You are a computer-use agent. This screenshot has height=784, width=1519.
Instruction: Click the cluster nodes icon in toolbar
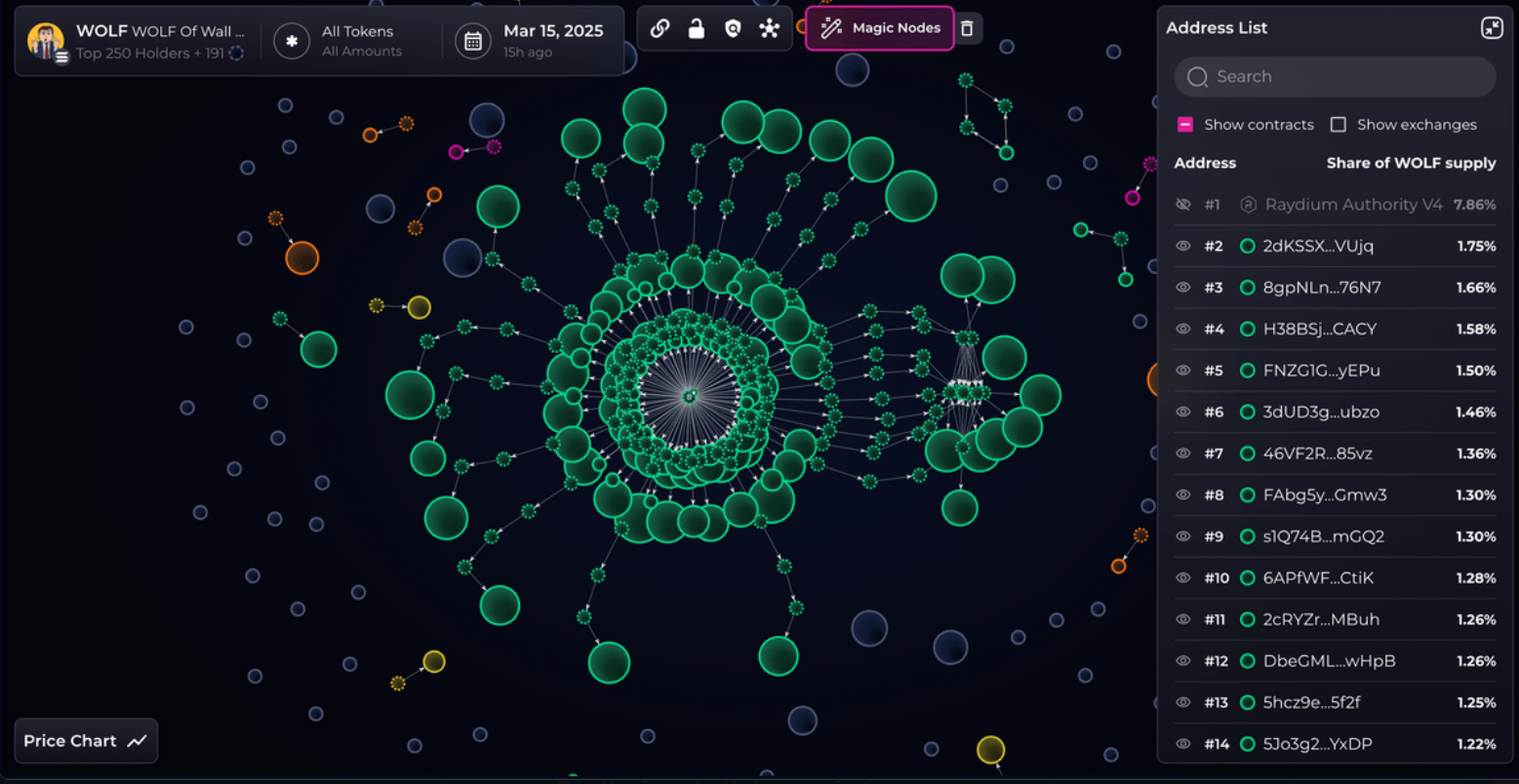[x=770, y=28]
